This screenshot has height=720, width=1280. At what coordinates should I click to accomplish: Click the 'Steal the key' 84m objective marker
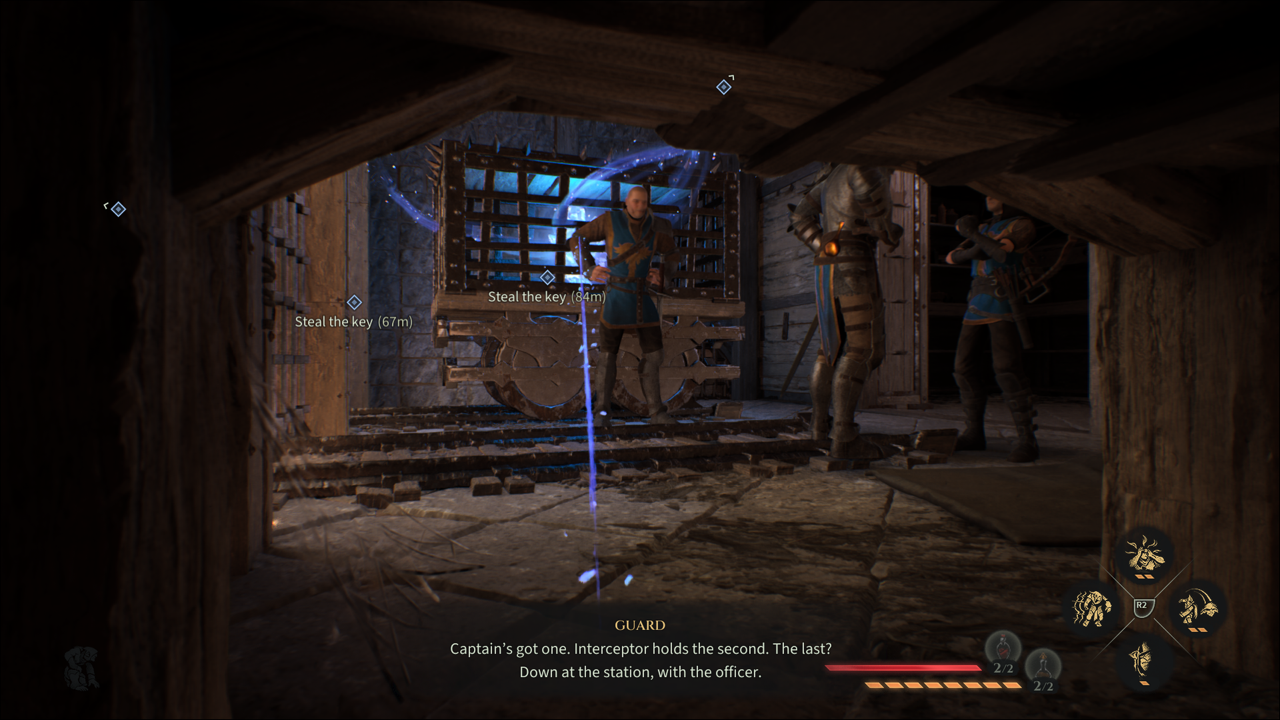point(547,278)
